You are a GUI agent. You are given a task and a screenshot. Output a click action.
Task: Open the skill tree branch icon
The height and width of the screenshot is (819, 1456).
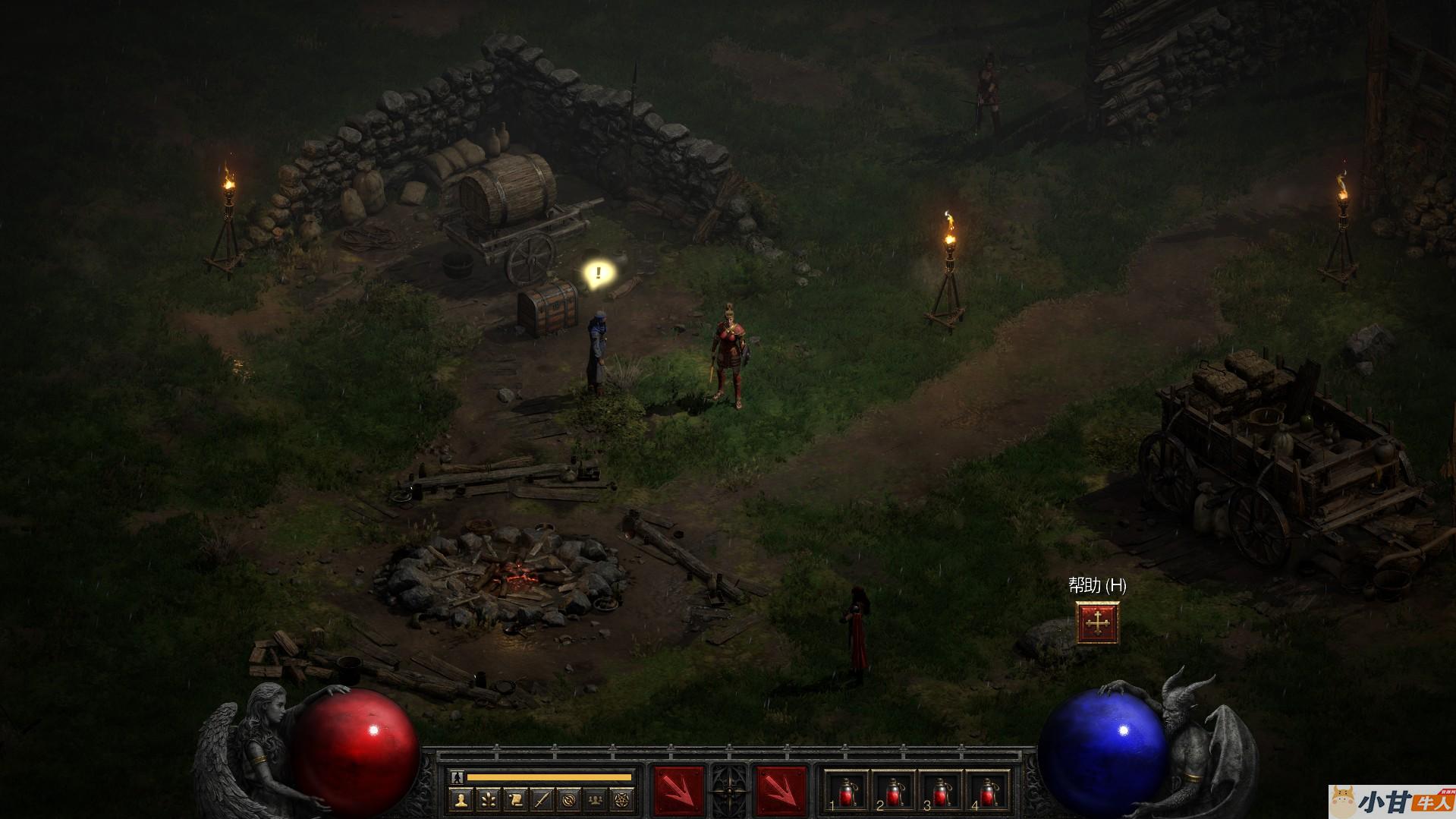pyautogui.click(x=488, y=799)
